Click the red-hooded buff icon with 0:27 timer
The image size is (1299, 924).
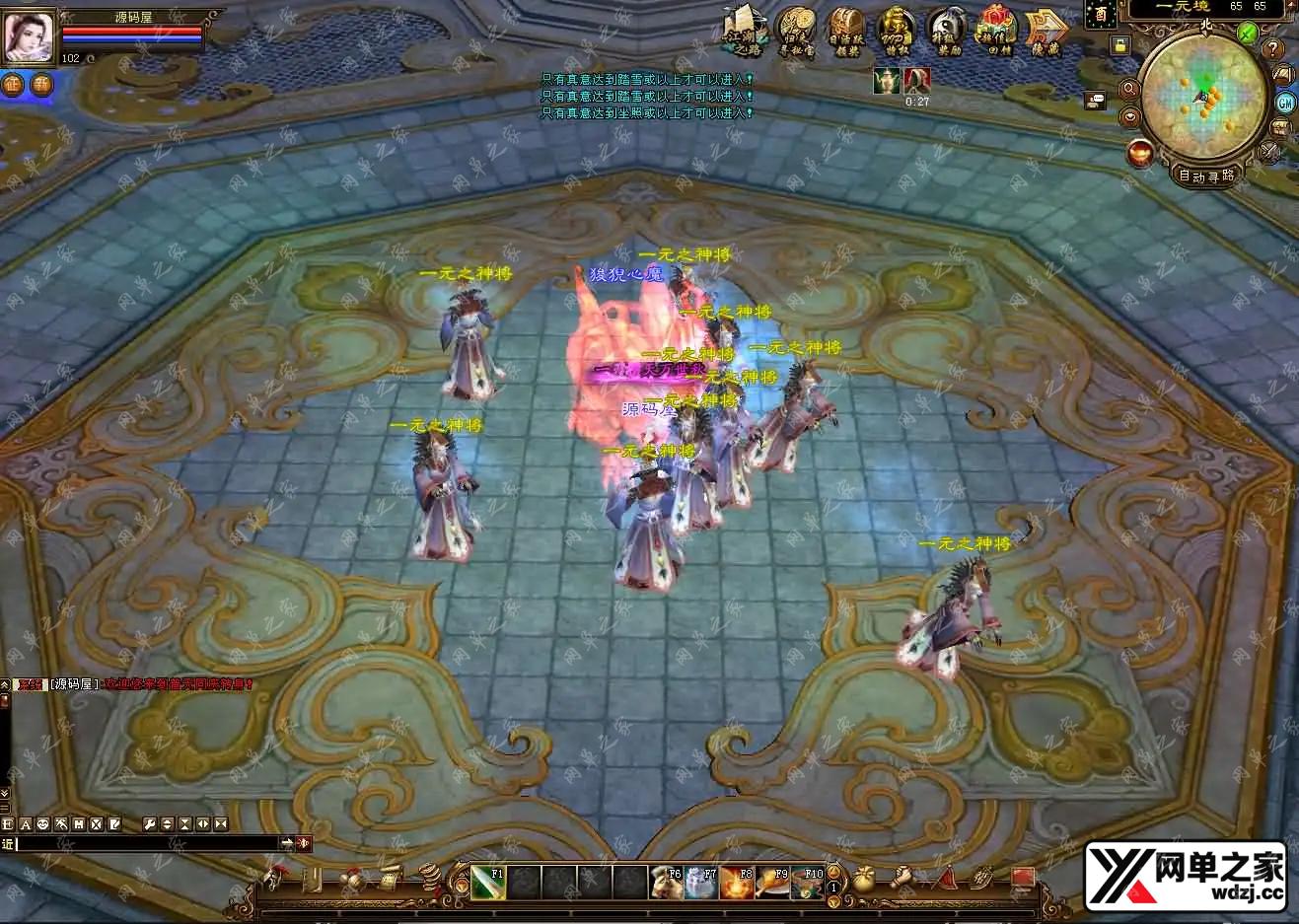click(x=917, y=81)
